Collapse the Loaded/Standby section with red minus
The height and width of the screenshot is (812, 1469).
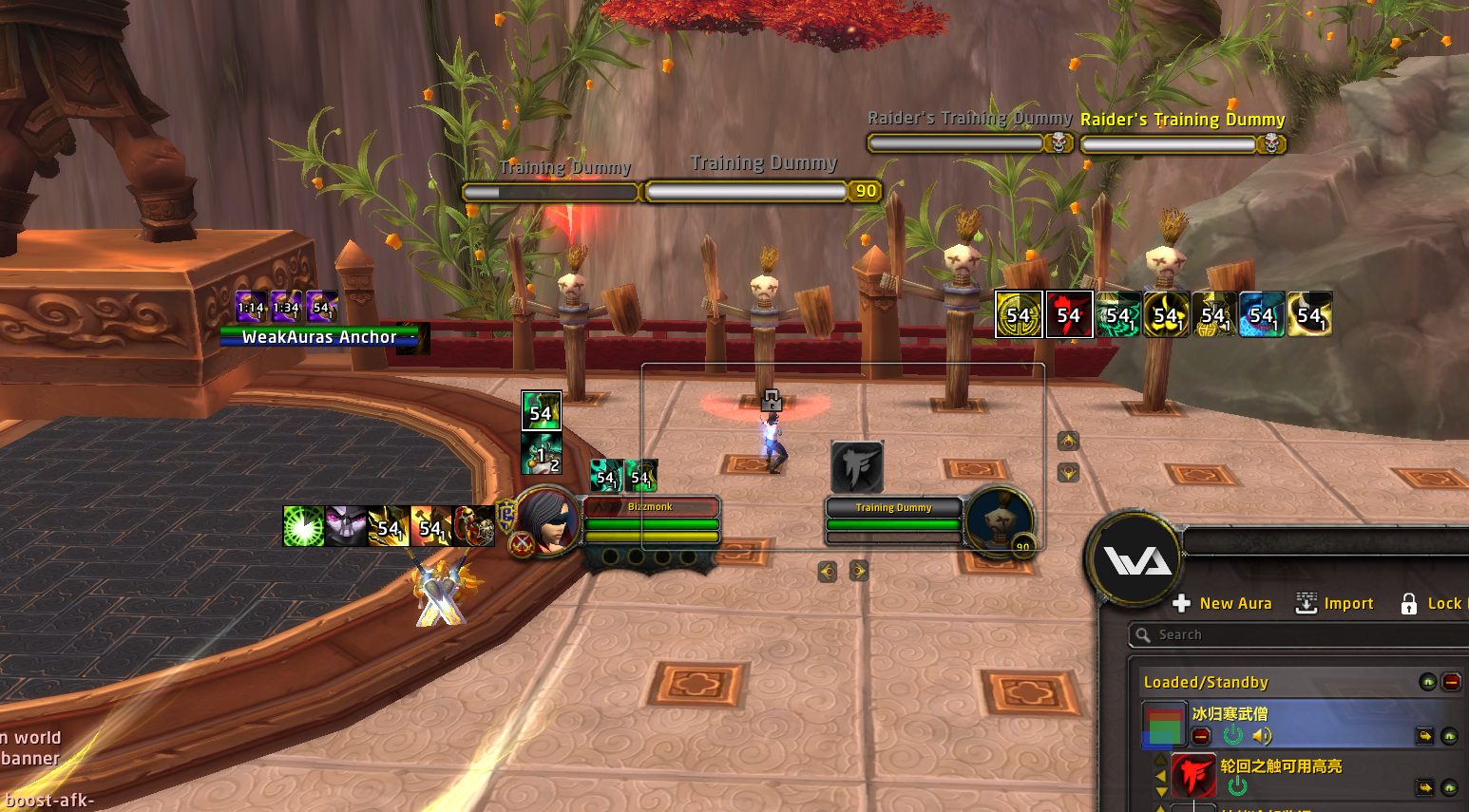[x=1451, y=682]
